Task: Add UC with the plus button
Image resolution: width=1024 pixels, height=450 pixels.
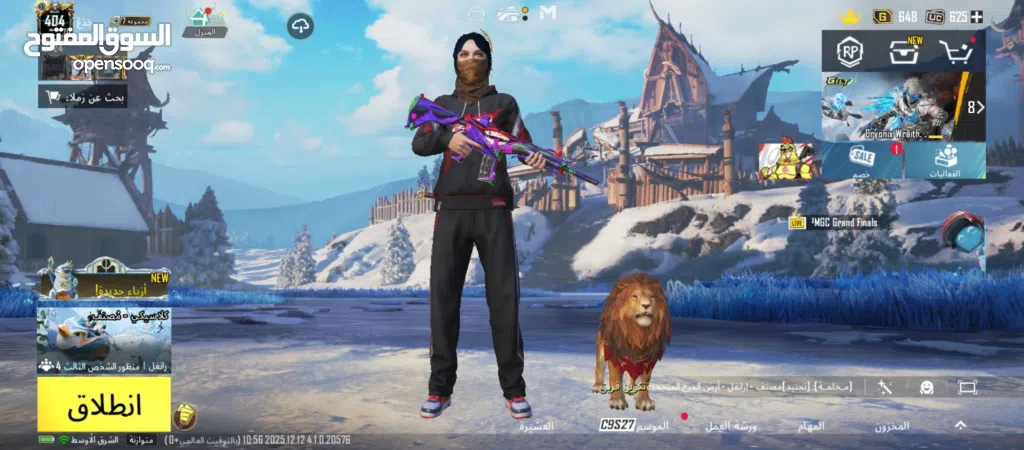Action: (x=977, y=17)
